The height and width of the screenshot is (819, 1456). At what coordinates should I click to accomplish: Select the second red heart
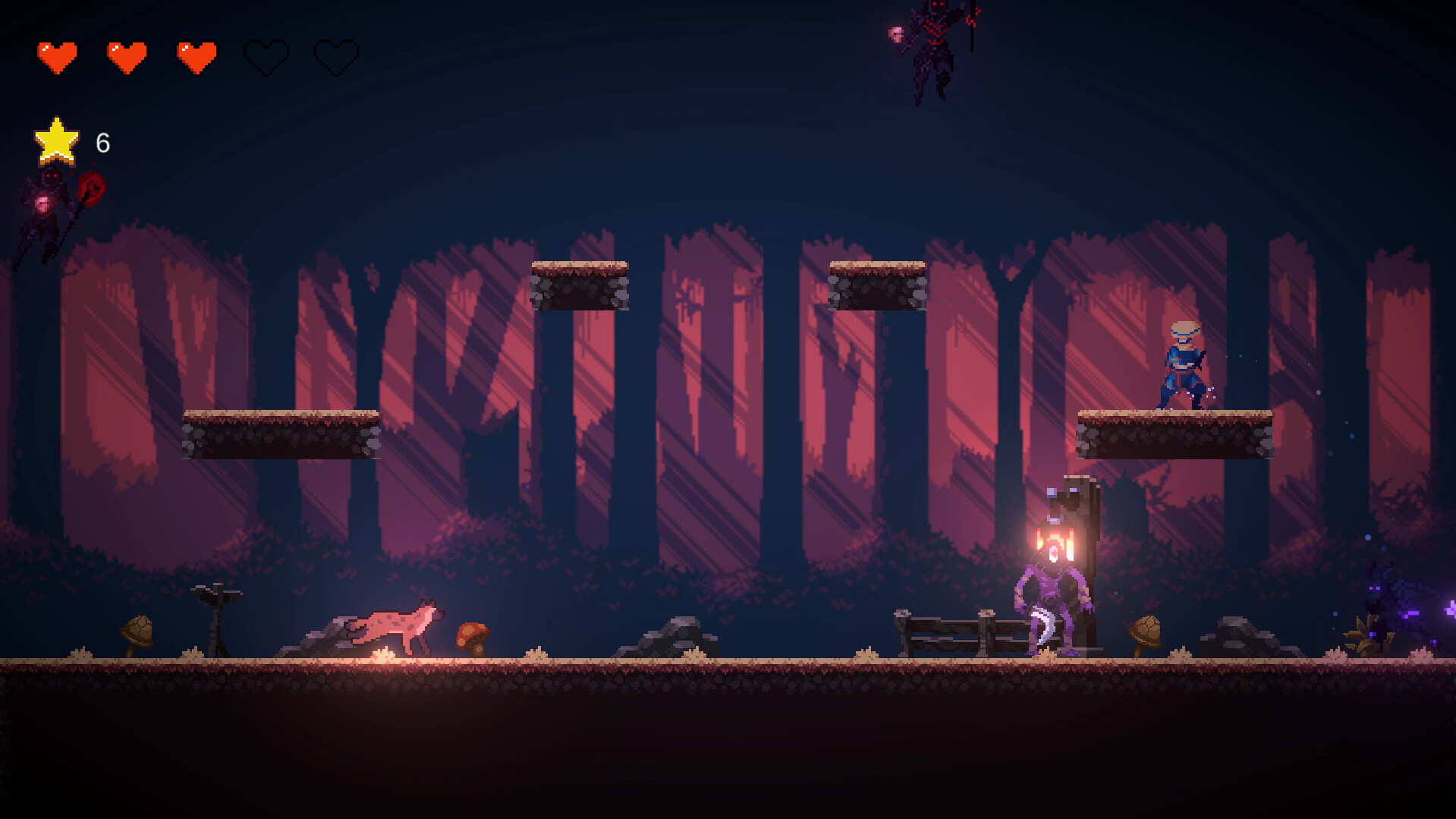126,55
